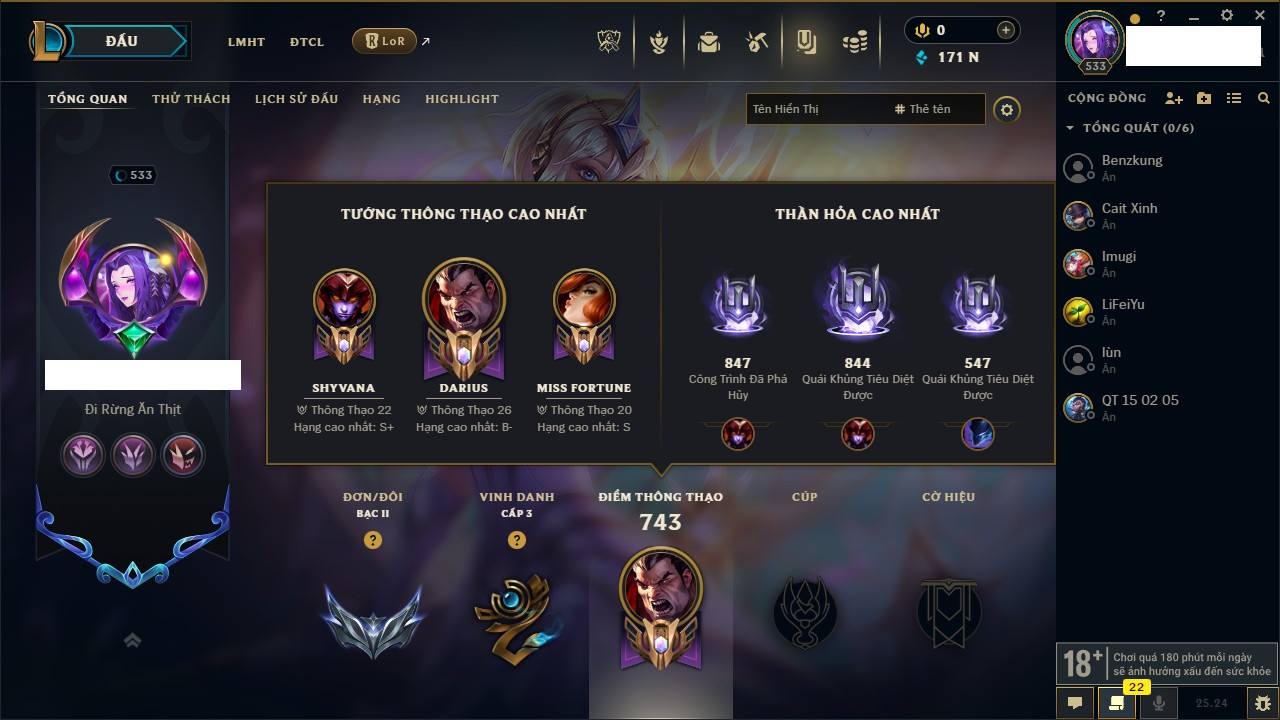Open profile settings gear next to search
1280x720 pixels.
pyautogui.click(x=1007, y=110)
